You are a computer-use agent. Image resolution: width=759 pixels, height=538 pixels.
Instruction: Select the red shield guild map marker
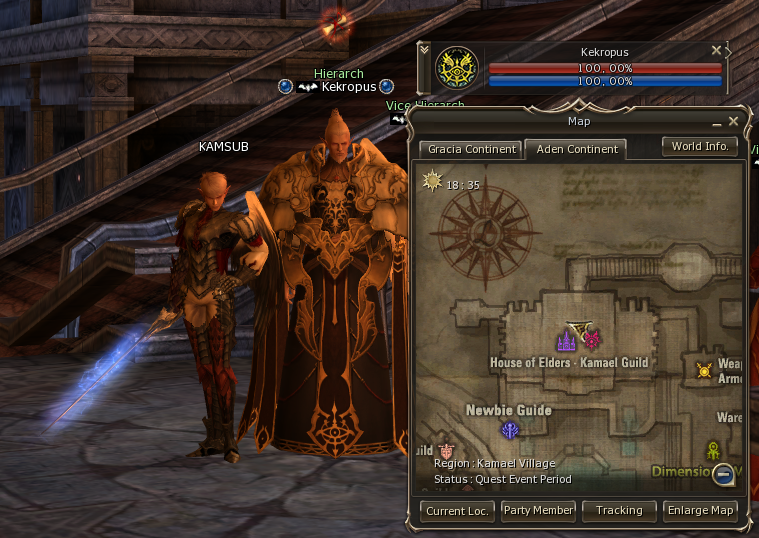[446, 452]
